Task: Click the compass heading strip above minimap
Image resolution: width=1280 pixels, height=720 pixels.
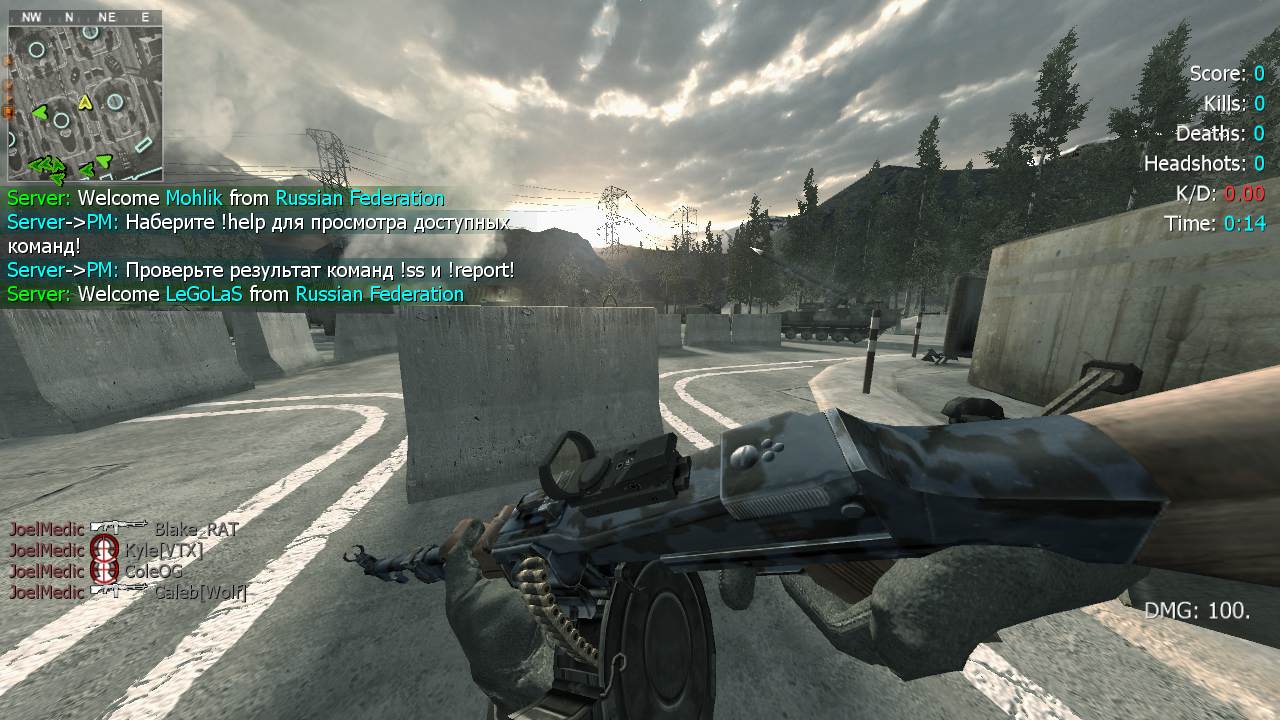Action: (85, 17)
